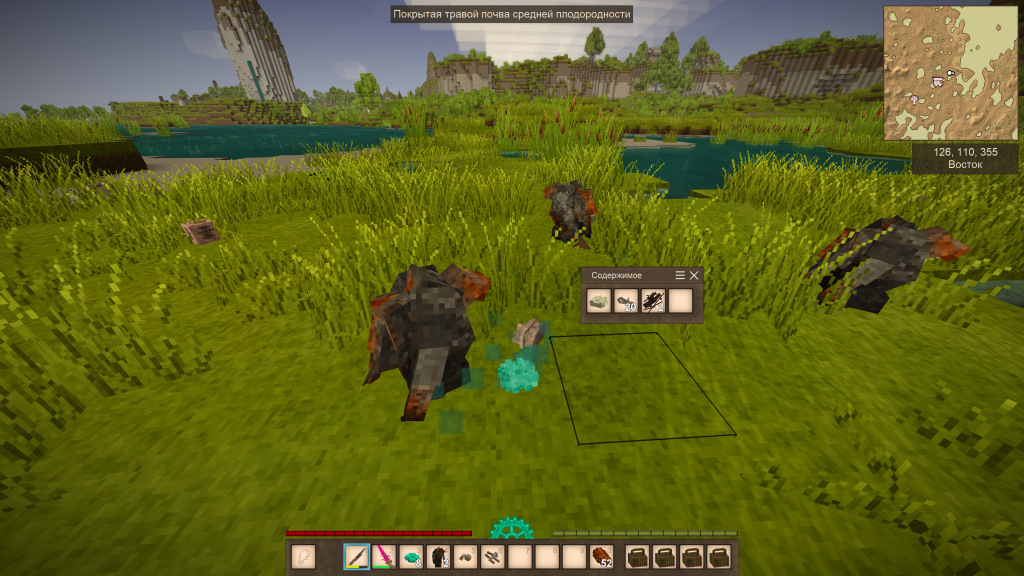The height and width of the screenshot is (576, 1024).
Task: Select the pink tool in the hotbar
Action: click(384, 557)
